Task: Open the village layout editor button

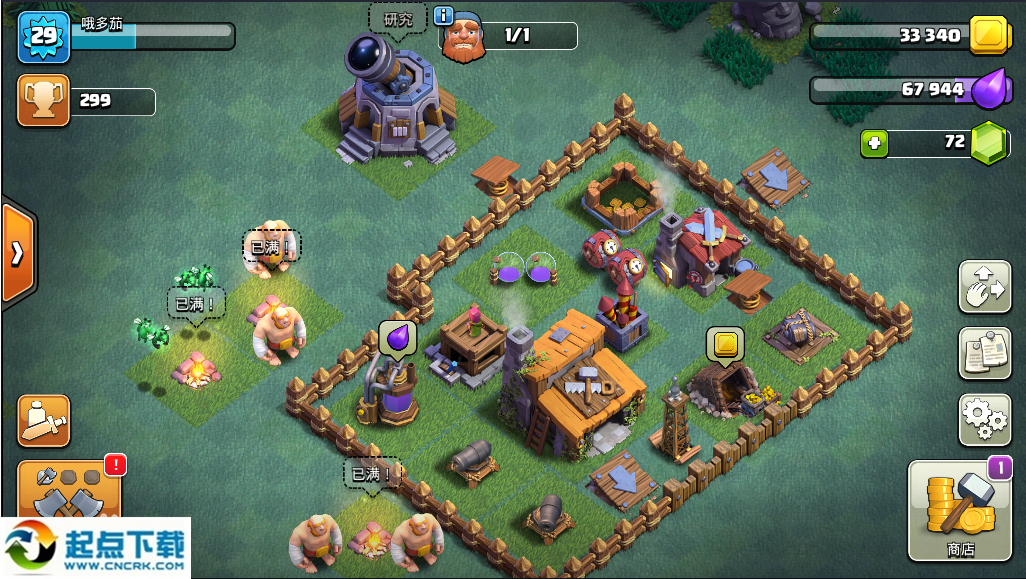Action: [984, 287]
